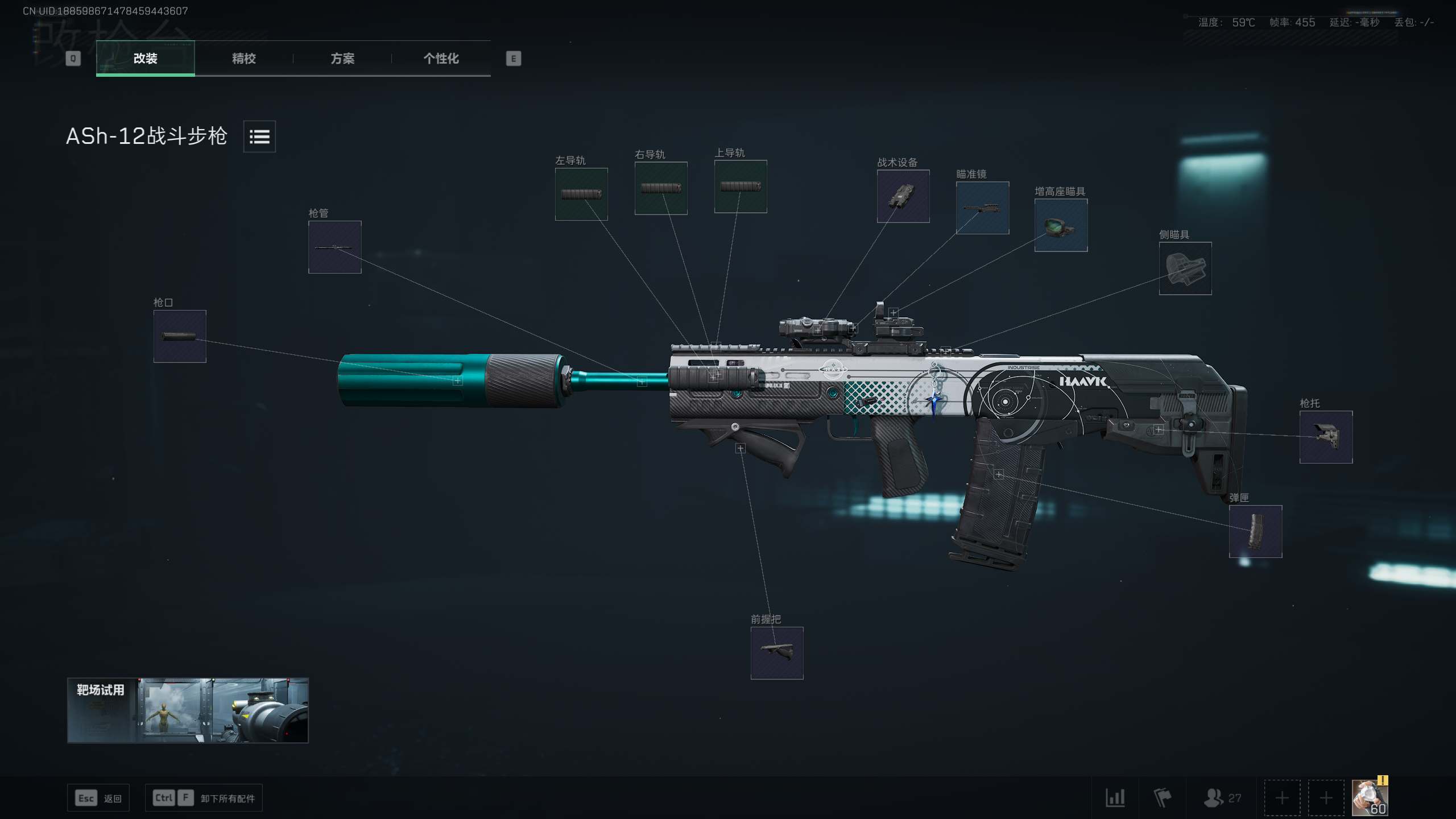This screenshot has width=1456, height=819.
Task: Pick the 上导轨 top rail slot
Action: (741, 187)
